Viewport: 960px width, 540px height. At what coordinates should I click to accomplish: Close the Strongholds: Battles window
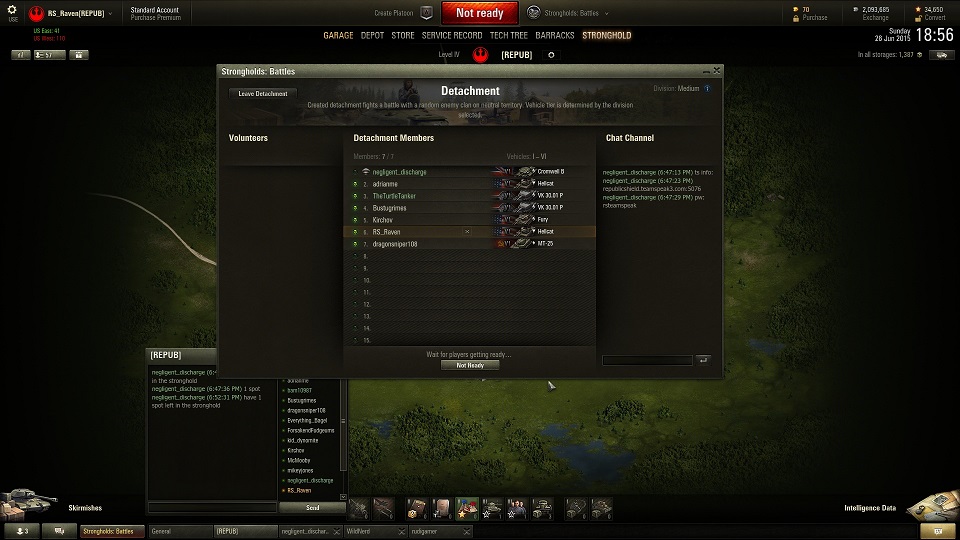(716, 71)
